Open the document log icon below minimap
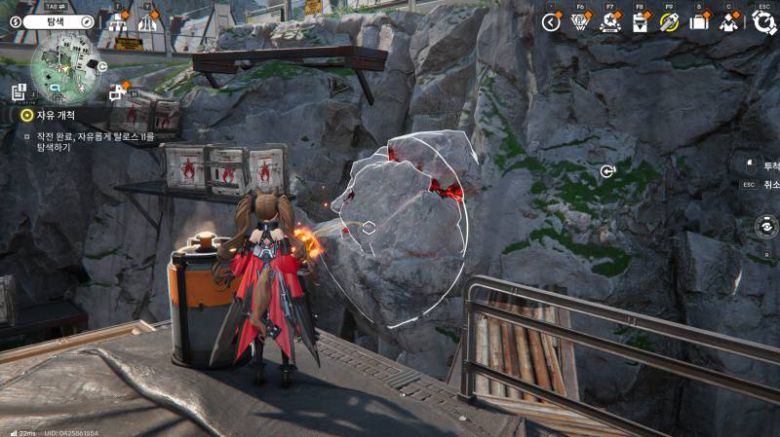This screenshot has width=780, height=437. [x=18, y=92]
